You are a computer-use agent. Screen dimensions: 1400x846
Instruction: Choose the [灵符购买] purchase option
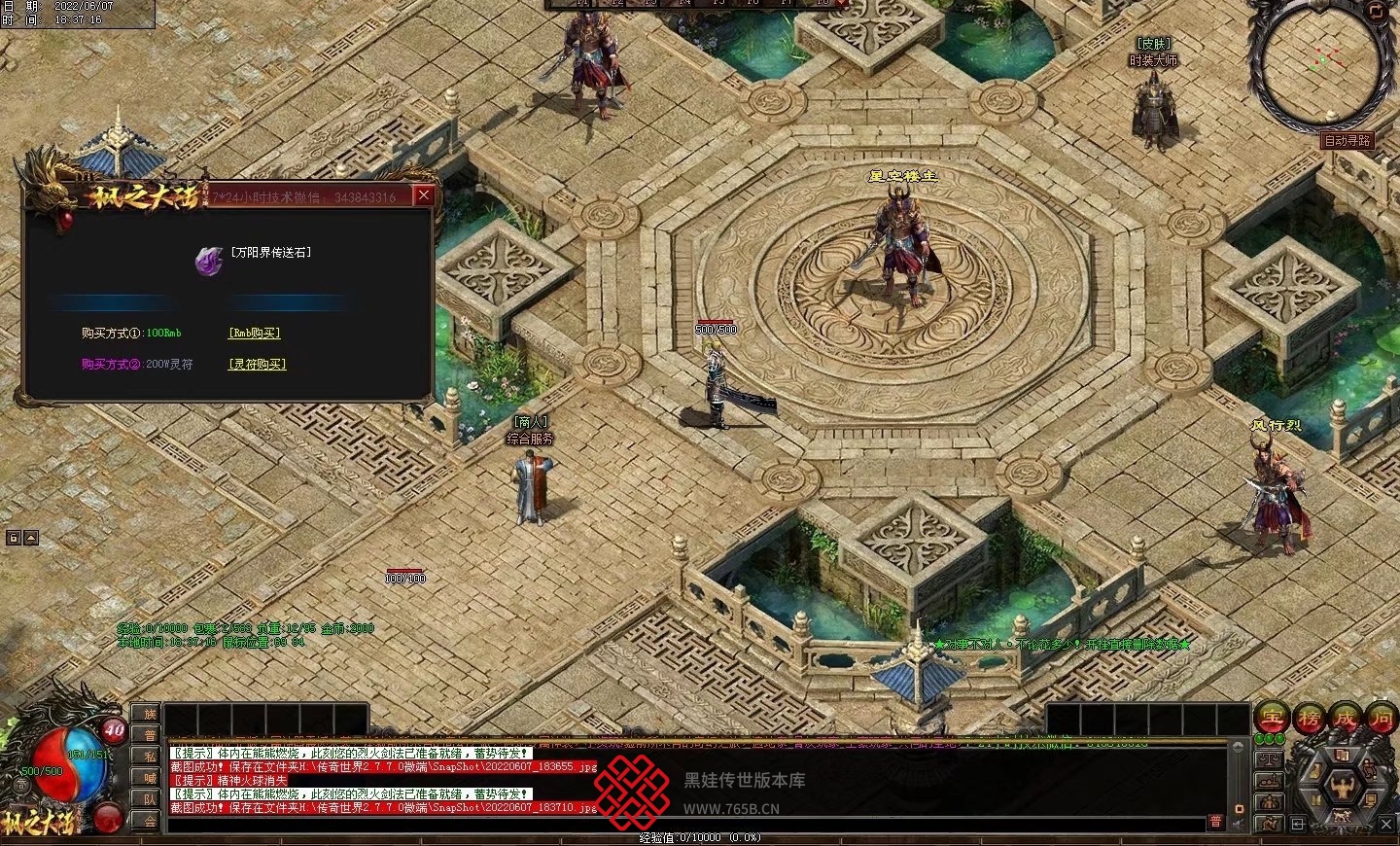point(258,364)
